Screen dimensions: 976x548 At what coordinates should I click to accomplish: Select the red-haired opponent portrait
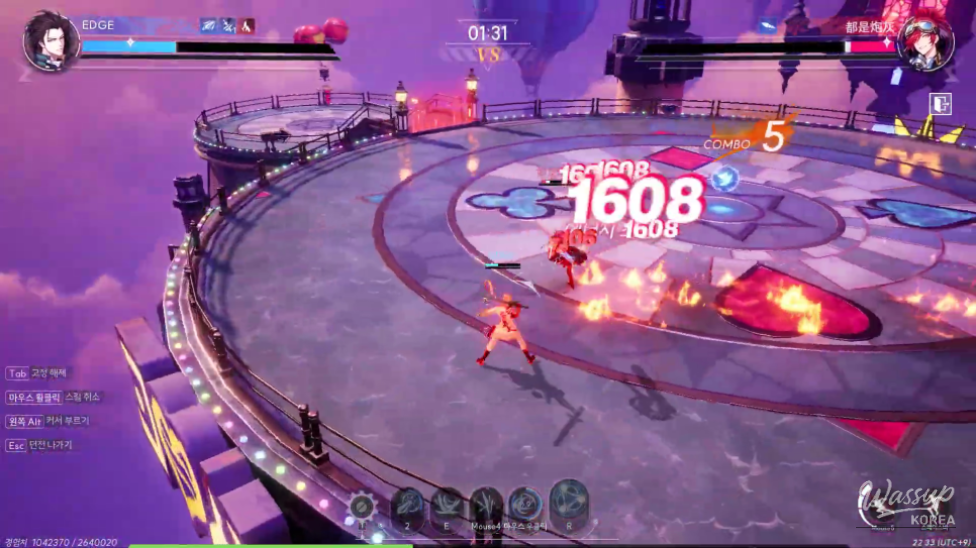(924, 43)
